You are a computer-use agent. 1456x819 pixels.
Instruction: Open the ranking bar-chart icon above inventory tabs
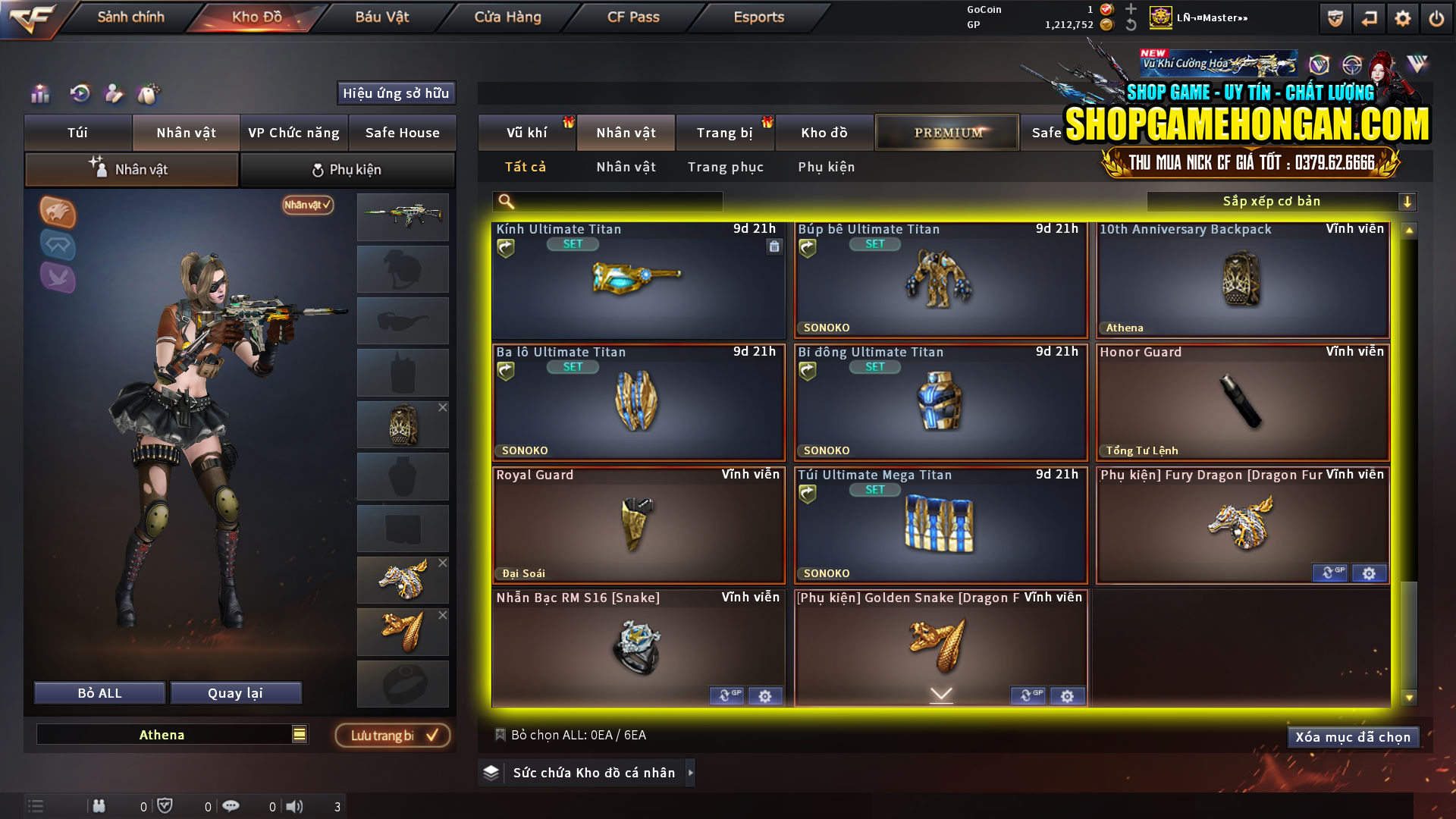coord(39,94)
